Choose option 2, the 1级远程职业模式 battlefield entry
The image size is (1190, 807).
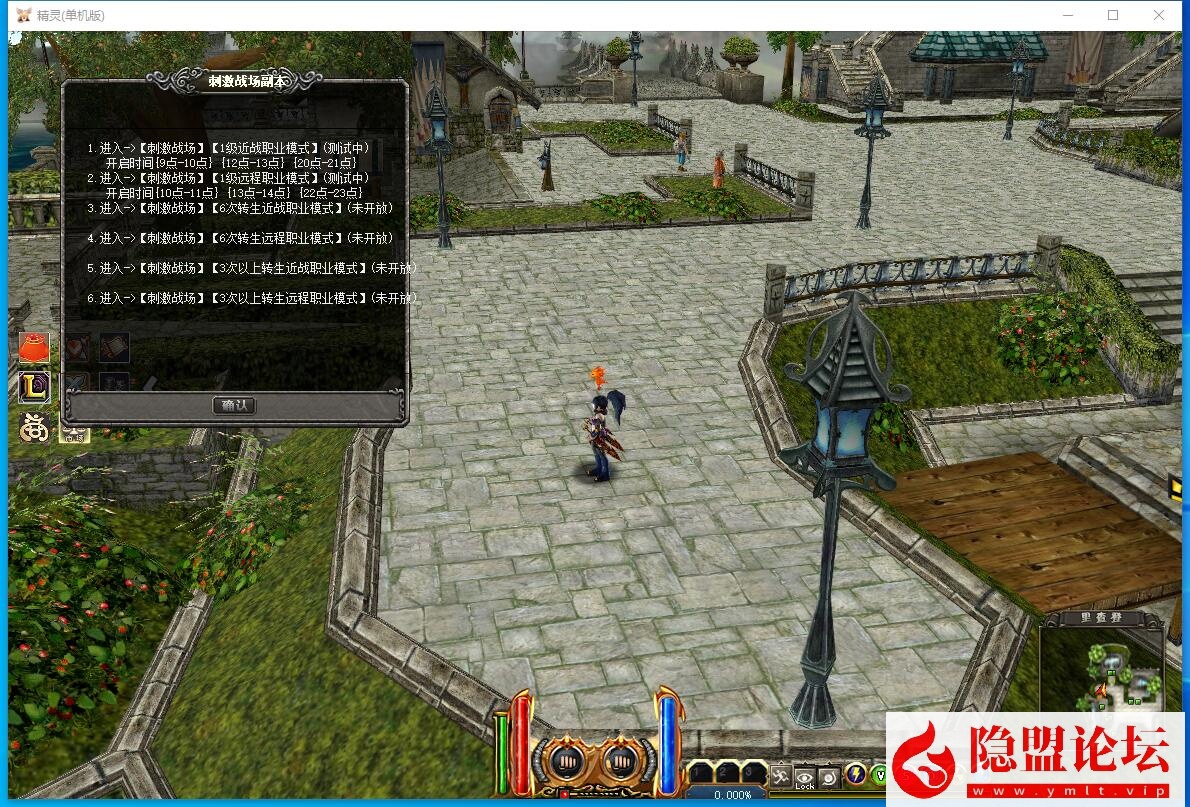tap(235, 178)
